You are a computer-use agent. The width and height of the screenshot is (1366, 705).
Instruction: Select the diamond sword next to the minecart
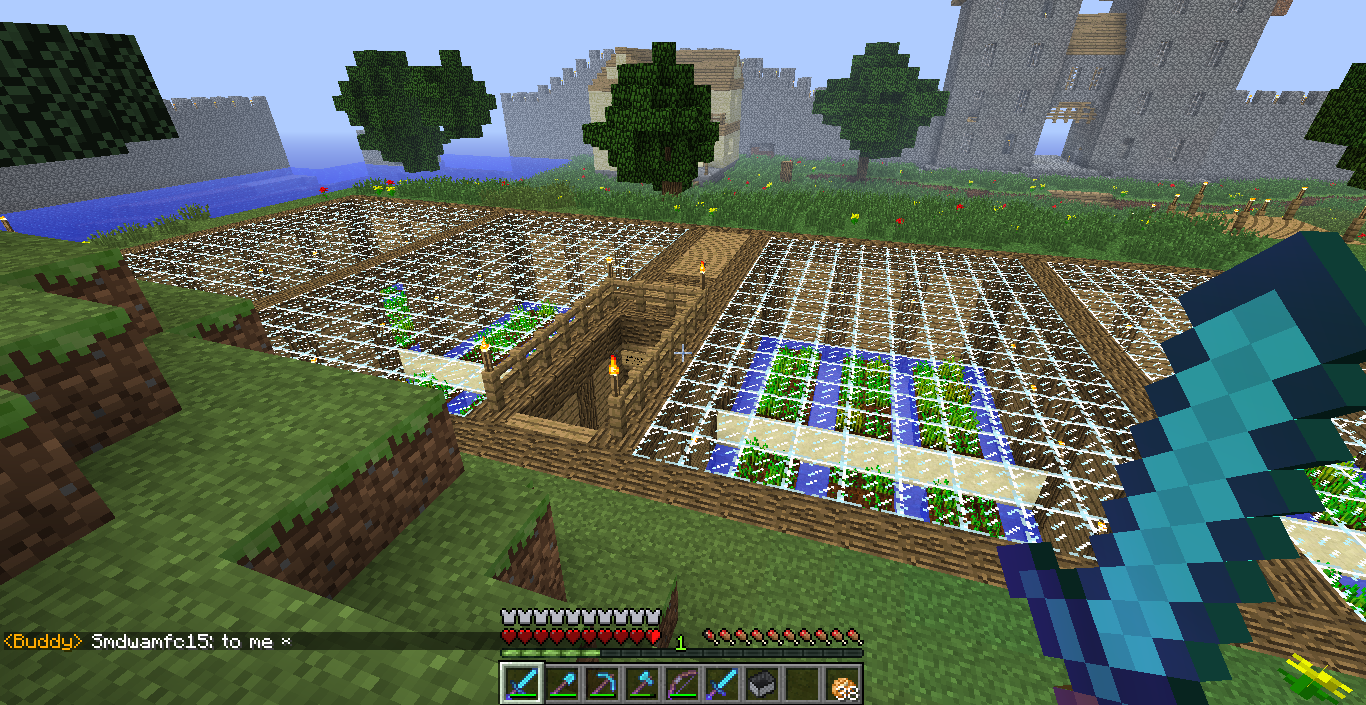pos(722,684)
